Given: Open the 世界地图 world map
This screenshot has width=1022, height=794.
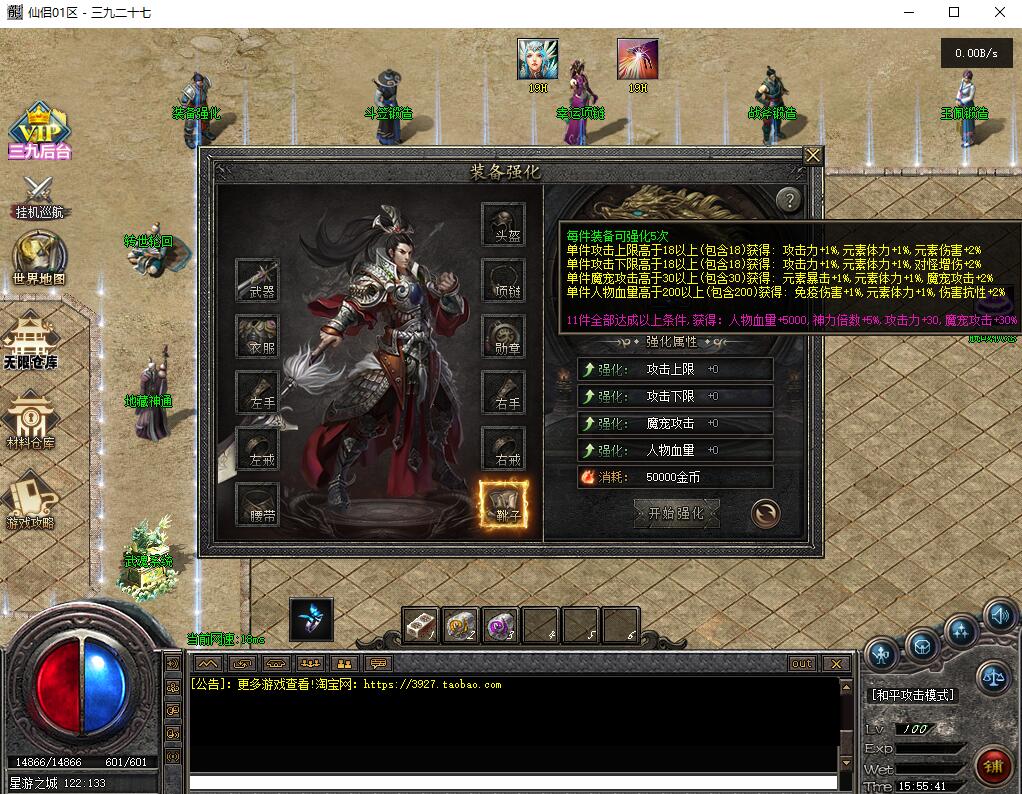Looking at the screenshot, I should [39, 260].
